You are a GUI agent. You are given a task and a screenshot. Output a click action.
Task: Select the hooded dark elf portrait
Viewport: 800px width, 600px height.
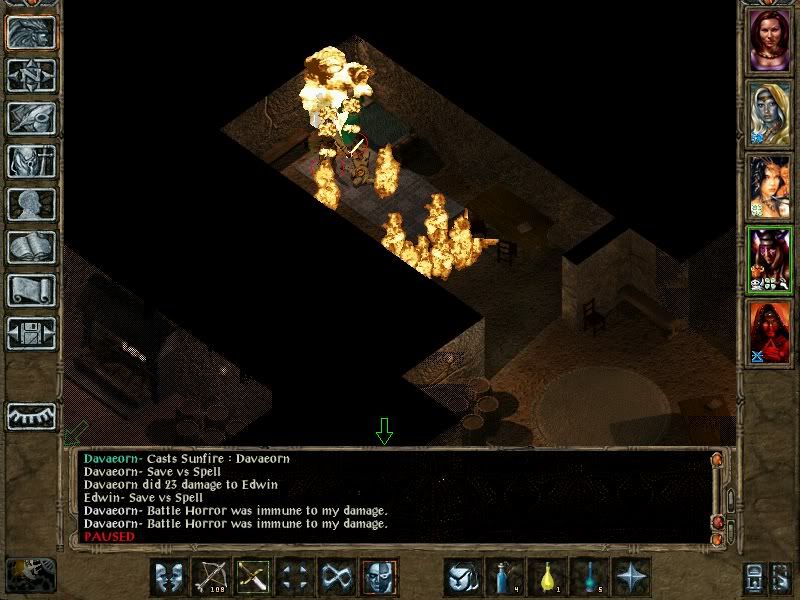pos(770,112)
